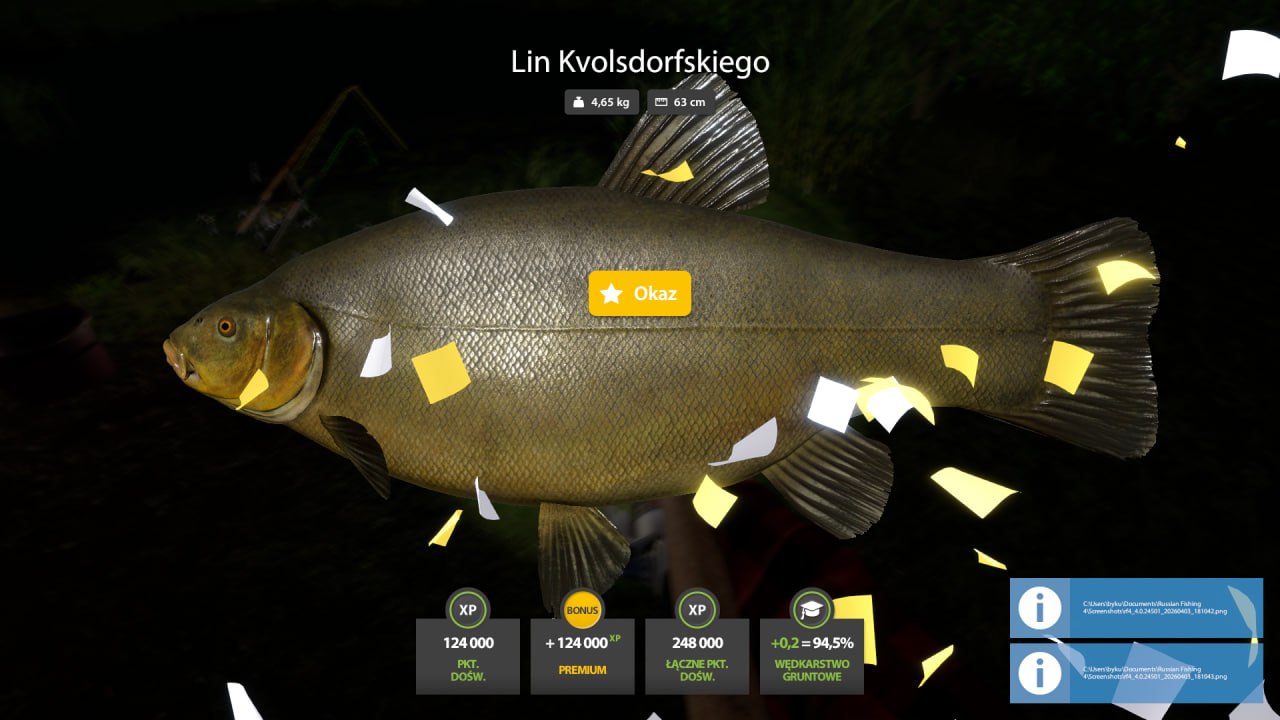Select the XP icon above 124 000
The height and width of the screenshot is (720, 1280).
pos(467,608)
